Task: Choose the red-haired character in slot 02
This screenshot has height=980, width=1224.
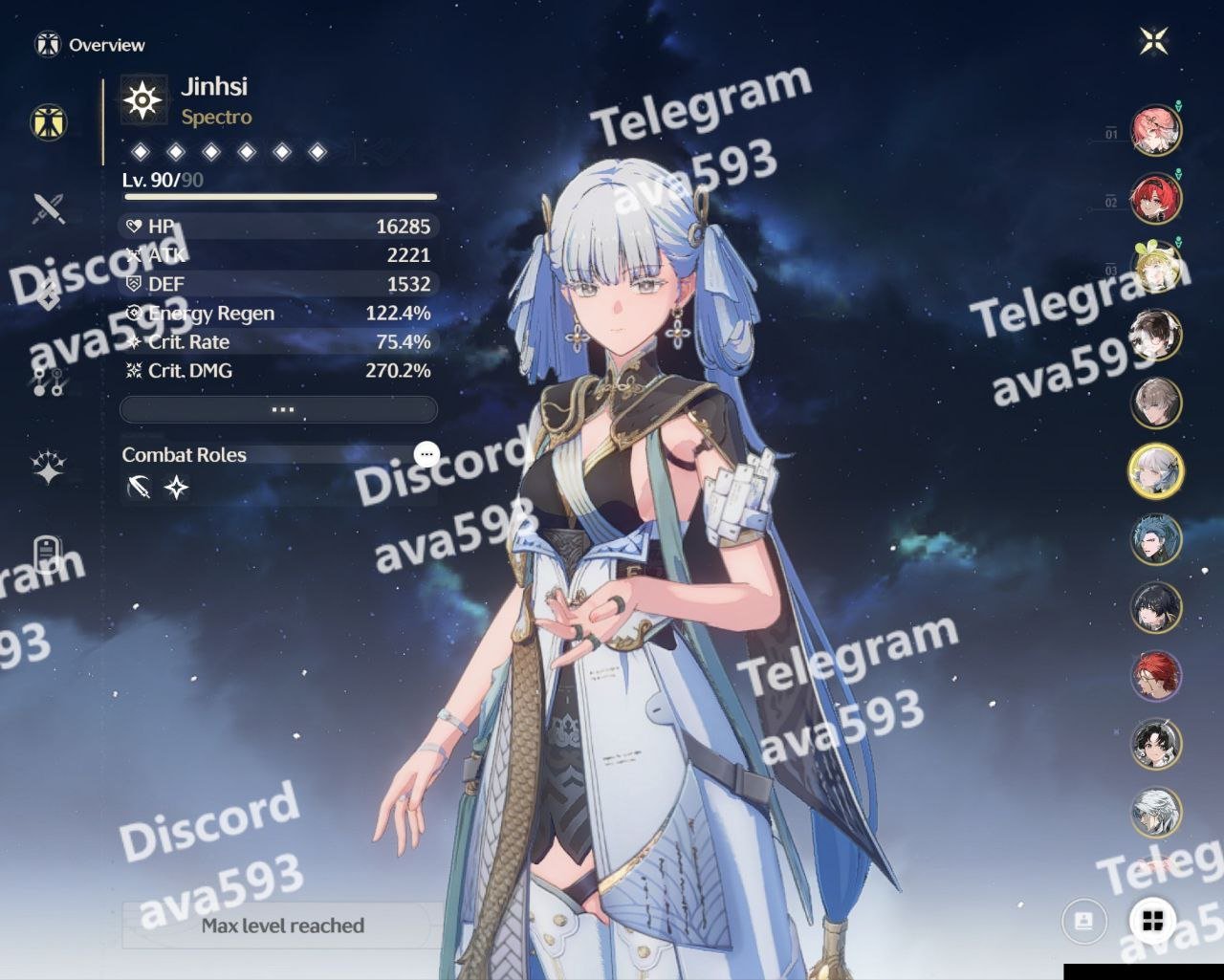Action: tap(1156, 199)
